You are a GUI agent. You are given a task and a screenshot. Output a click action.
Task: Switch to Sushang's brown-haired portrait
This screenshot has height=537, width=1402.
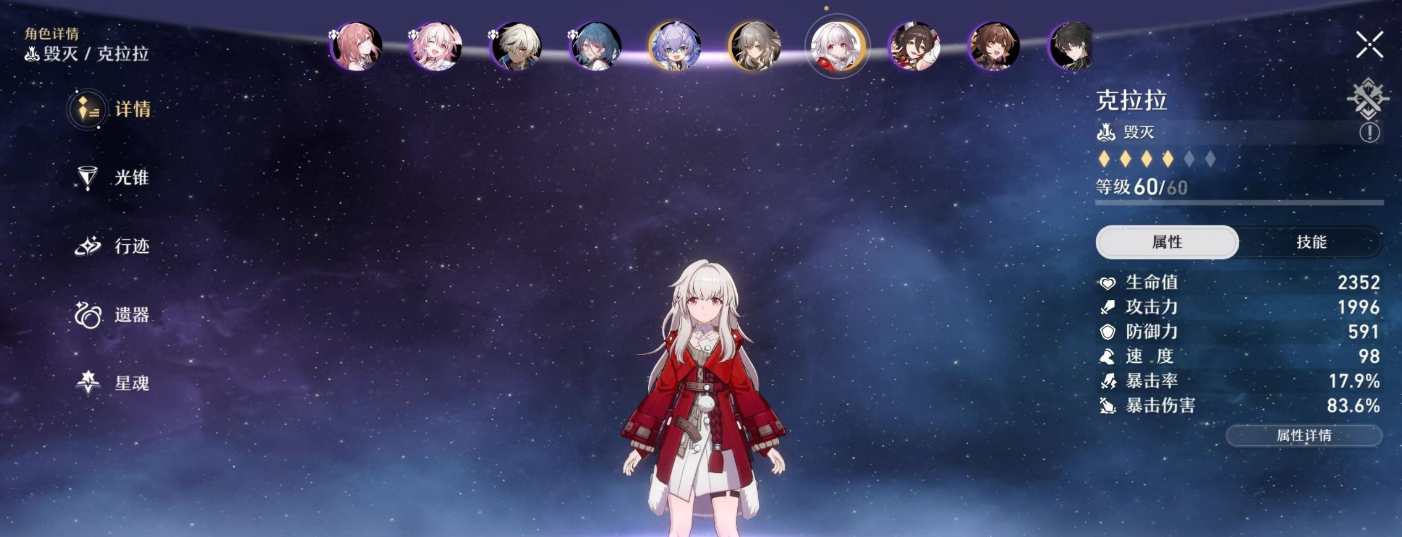tap(994, 46)
